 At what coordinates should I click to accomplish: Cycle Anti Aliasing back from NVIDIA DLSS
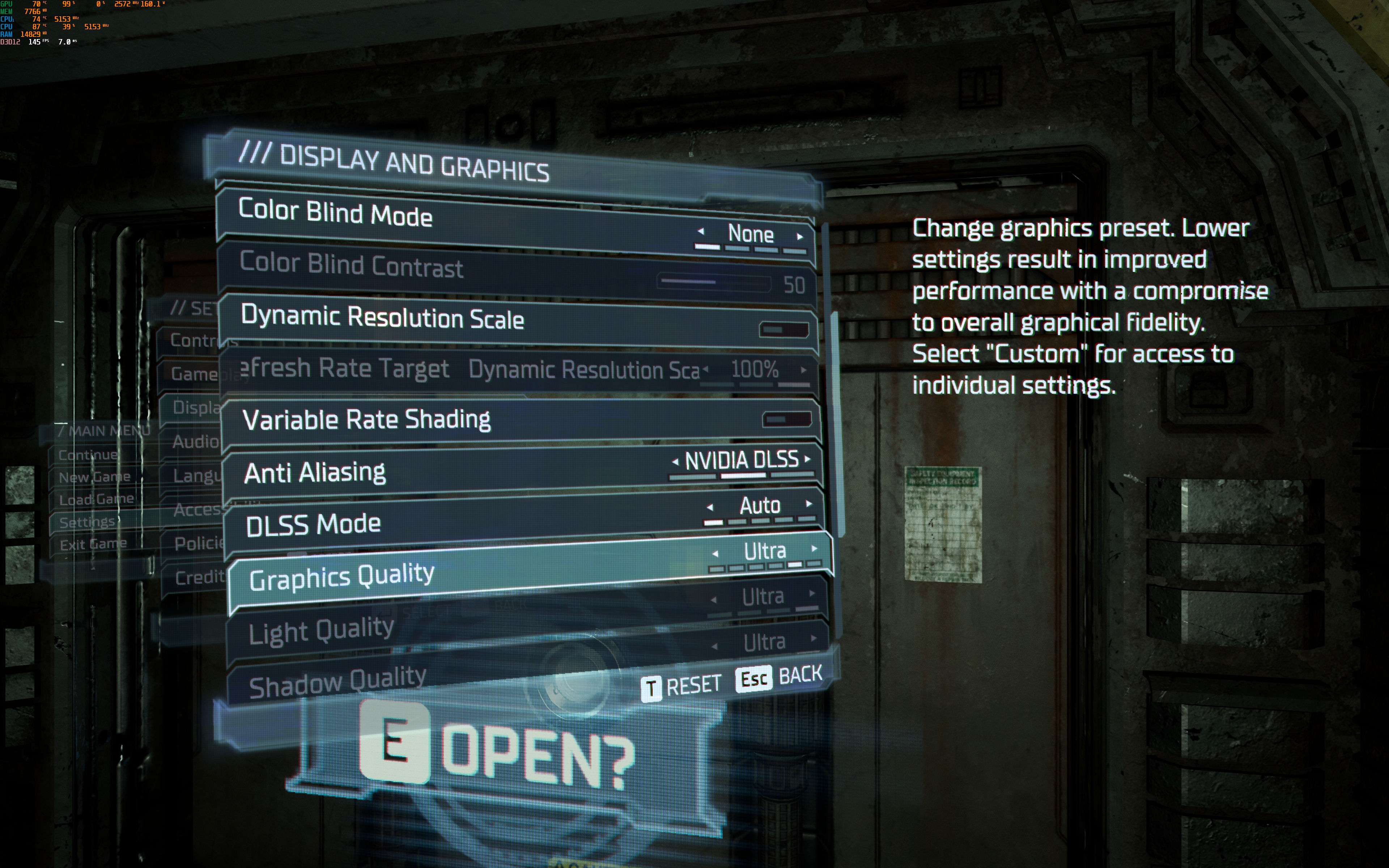(x=675, y=461)
